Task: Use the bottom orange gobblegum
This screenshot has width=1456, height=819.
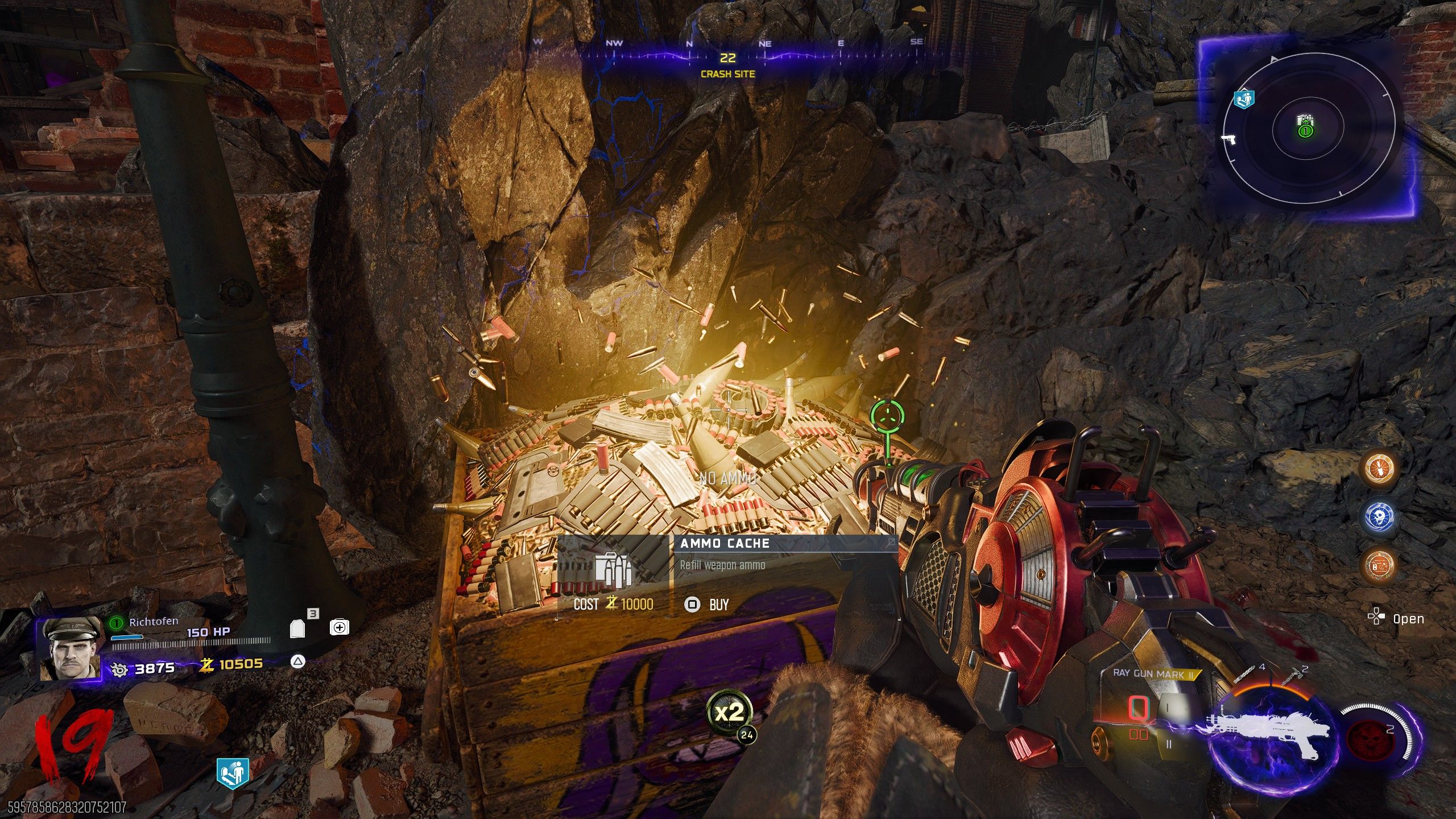Action: tap(1380, 565)
